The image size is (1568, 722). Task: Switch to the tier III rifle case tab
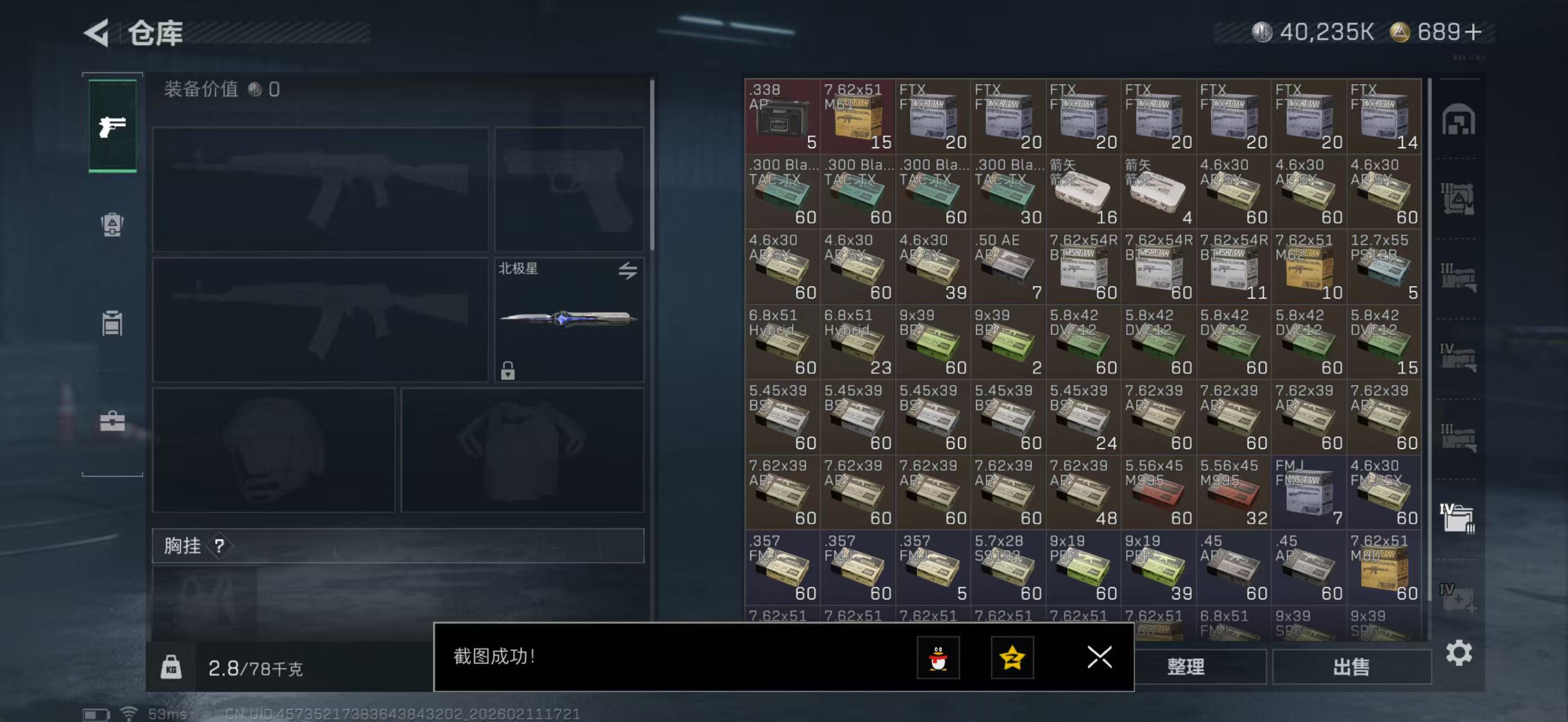point(1457,274)
